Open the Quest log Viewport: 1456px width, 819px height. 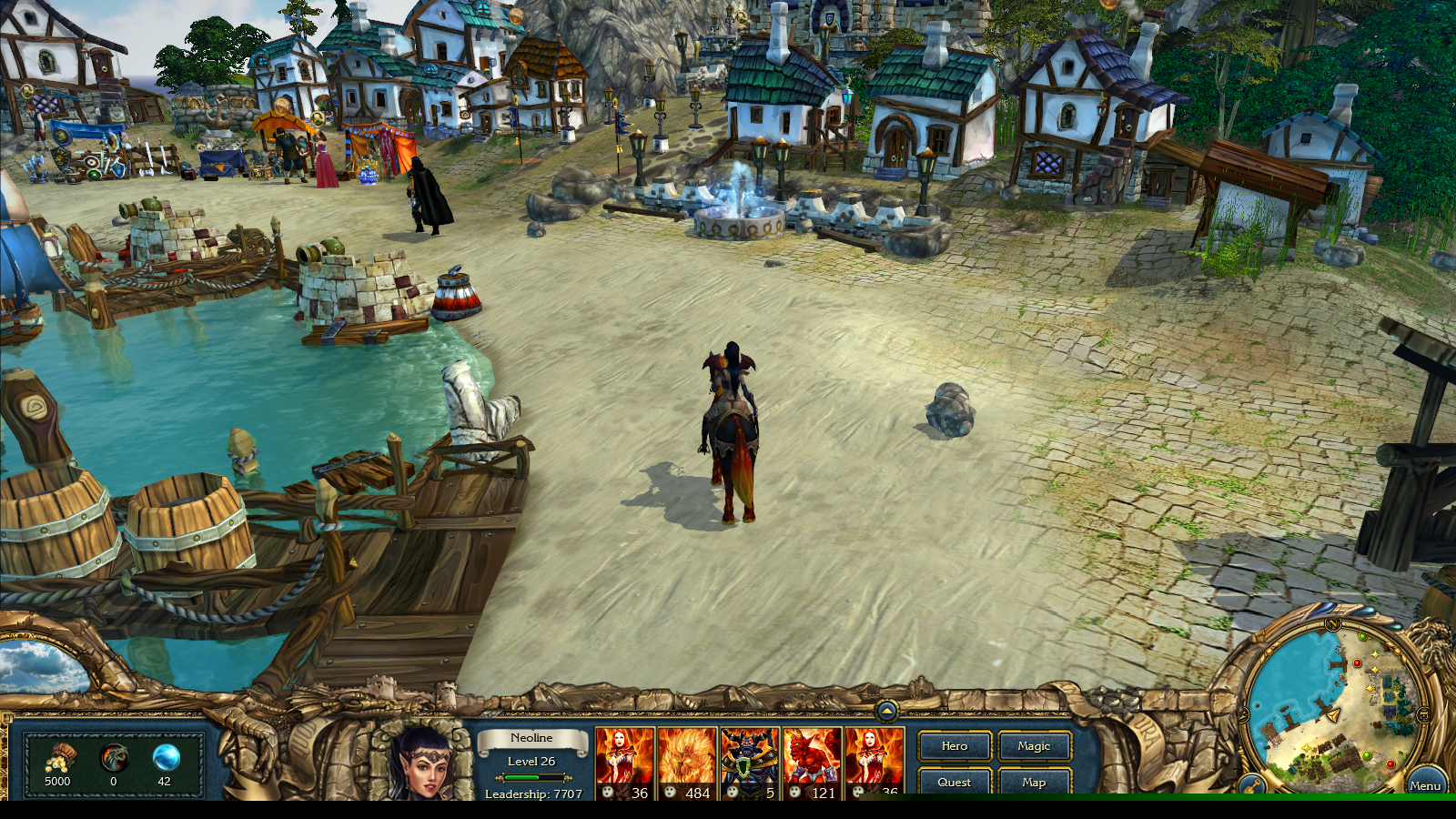pyautogui.click(x=954, y=783)
